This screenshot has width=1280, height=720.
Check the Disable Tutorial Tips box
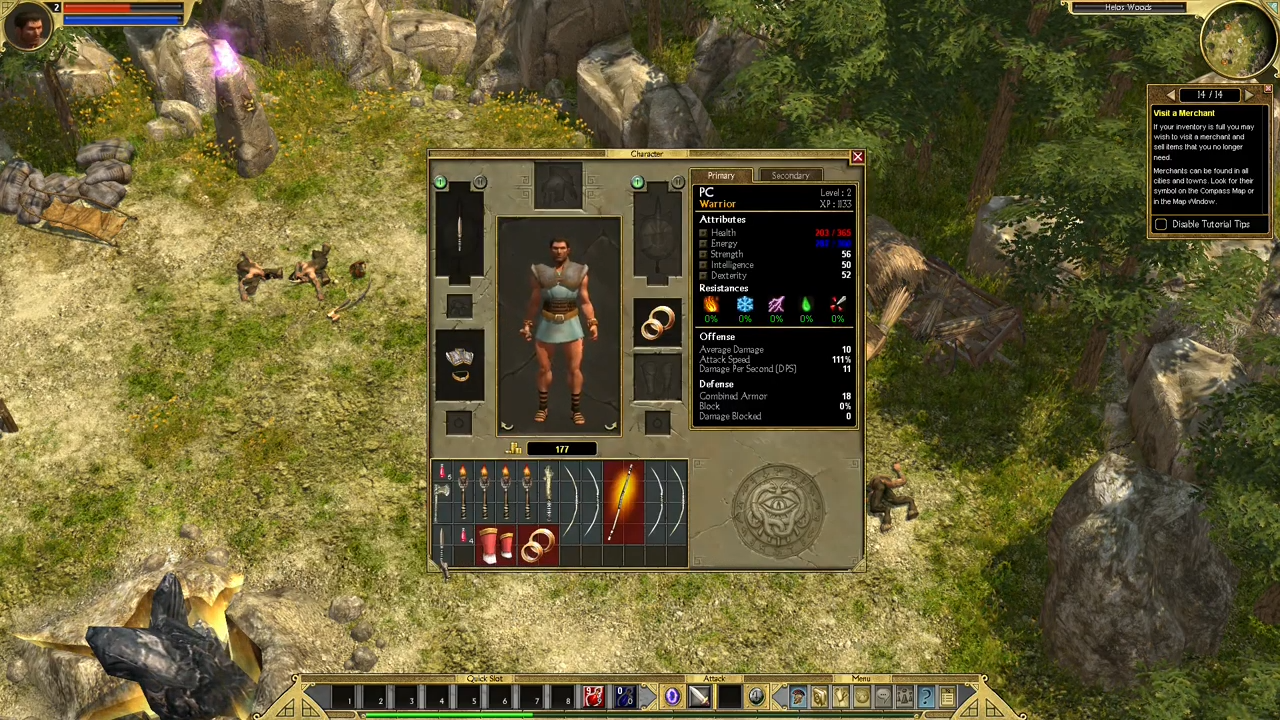pos(1160,224)
